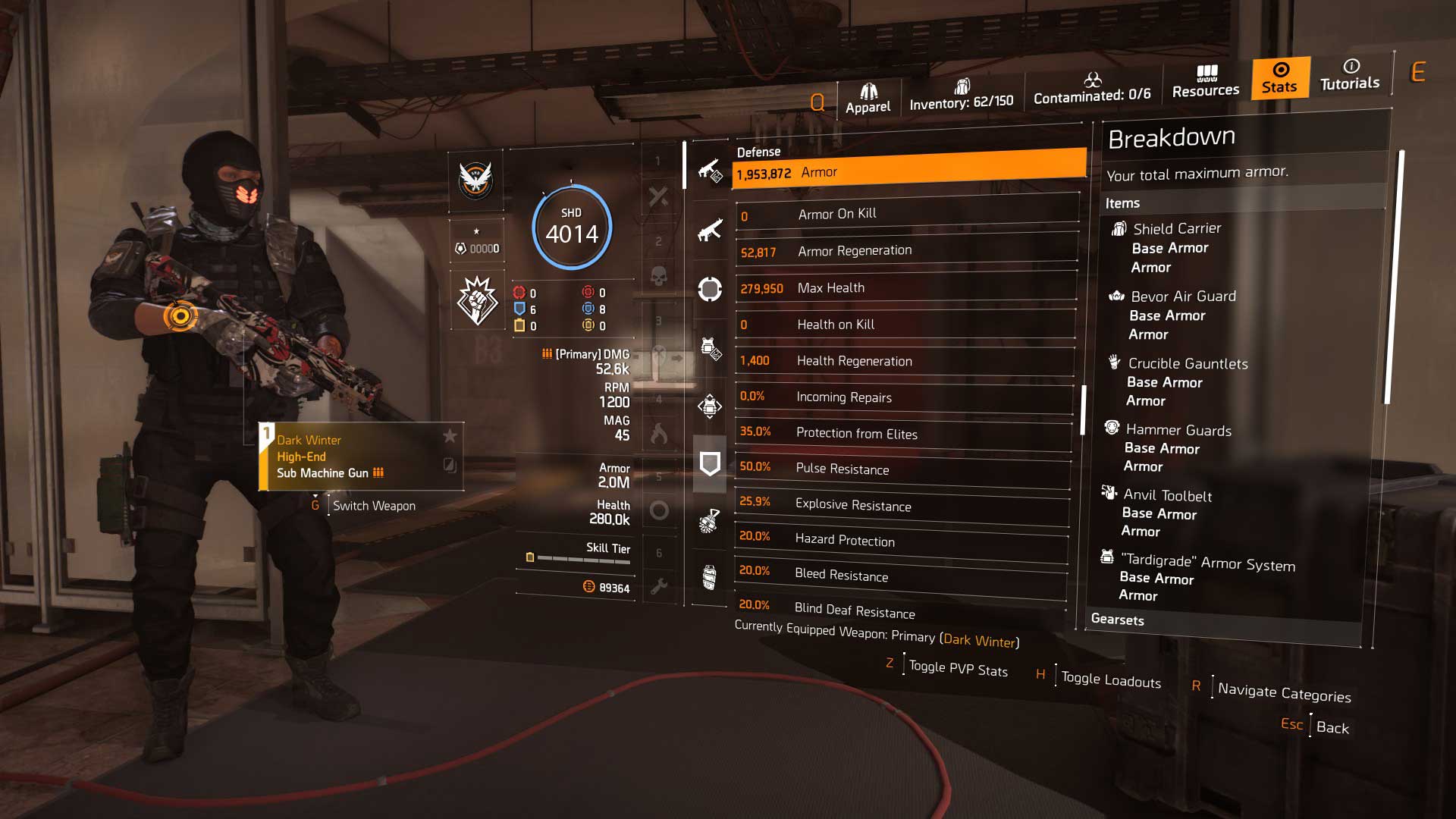Open the Breakdown panel header
This screenshot has height=819, width=1456.
[x=1172, y=136]
